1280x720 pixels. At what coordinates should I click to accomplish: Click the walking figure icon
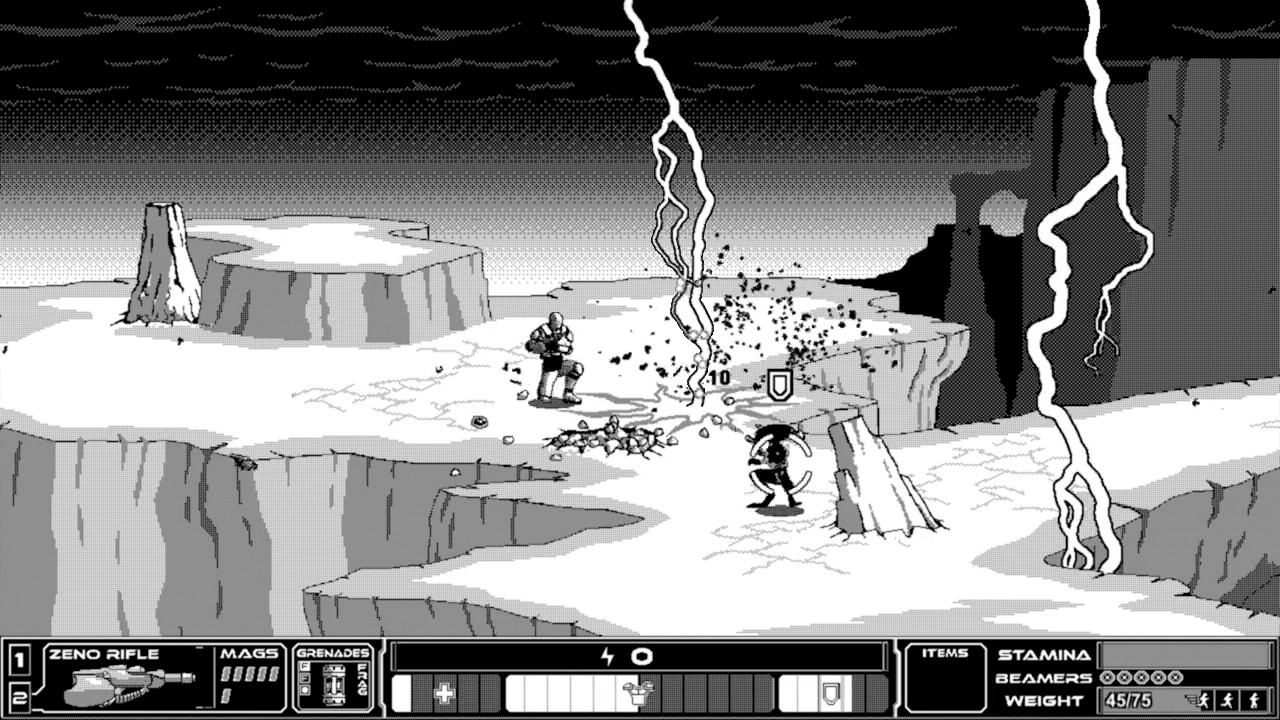[1252, 699]
